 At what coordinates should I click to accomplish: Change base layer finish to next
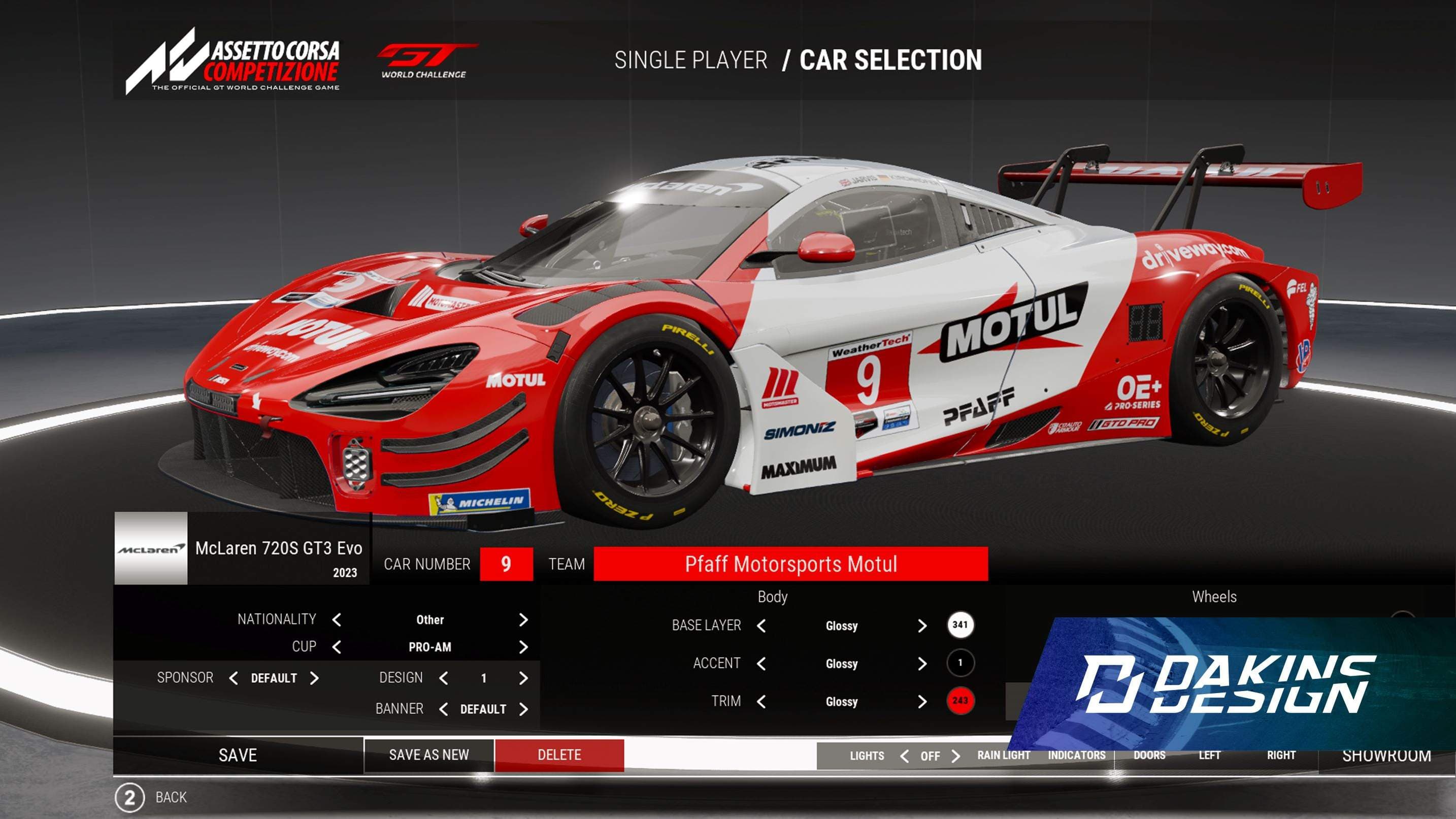pyautogui.click(x=922, y=626)
